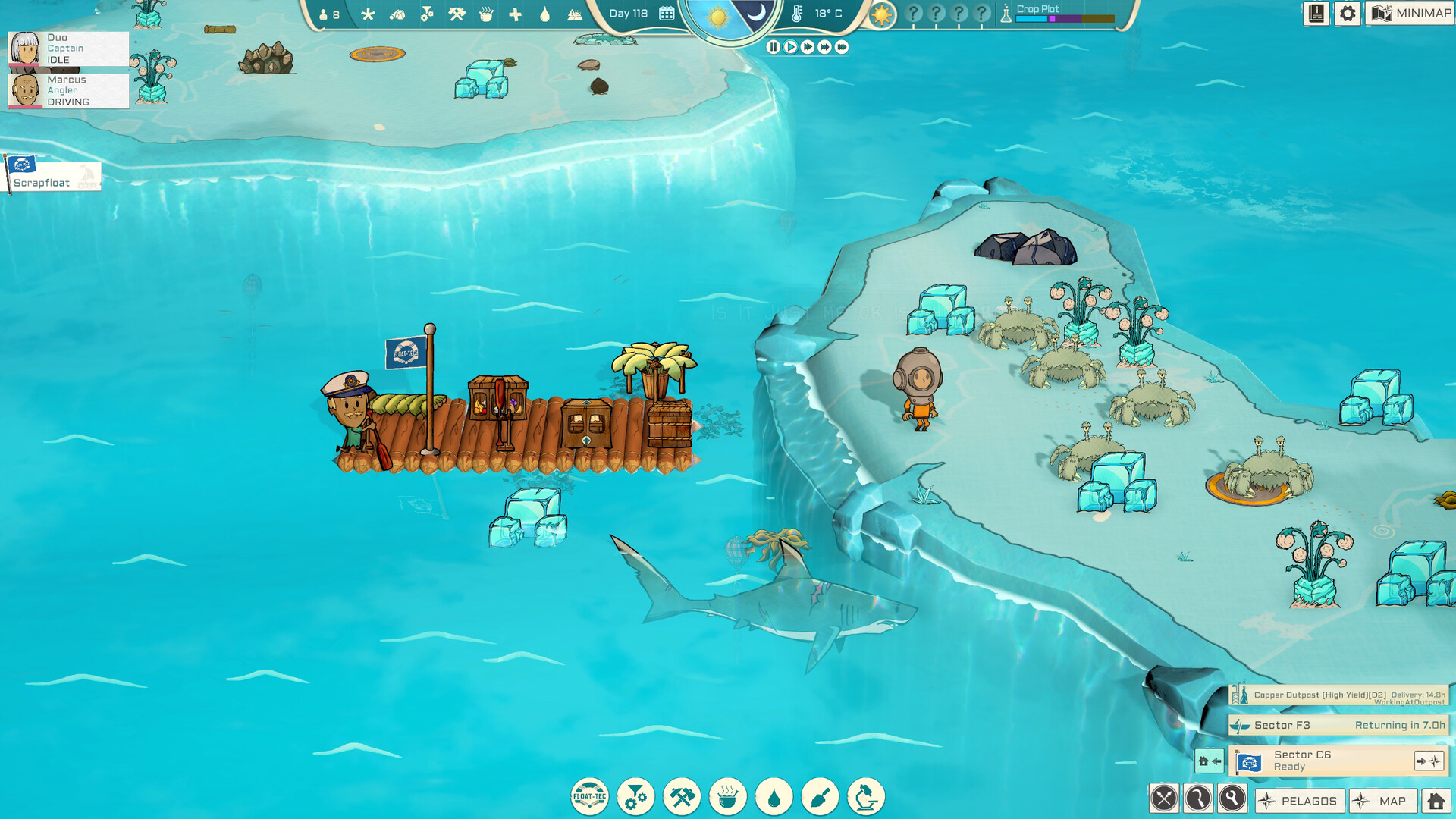This screenshot has width=1456, height=819.
Task: Open the MAP screen
Action: pyautogui.click(x=1383, y=801)
